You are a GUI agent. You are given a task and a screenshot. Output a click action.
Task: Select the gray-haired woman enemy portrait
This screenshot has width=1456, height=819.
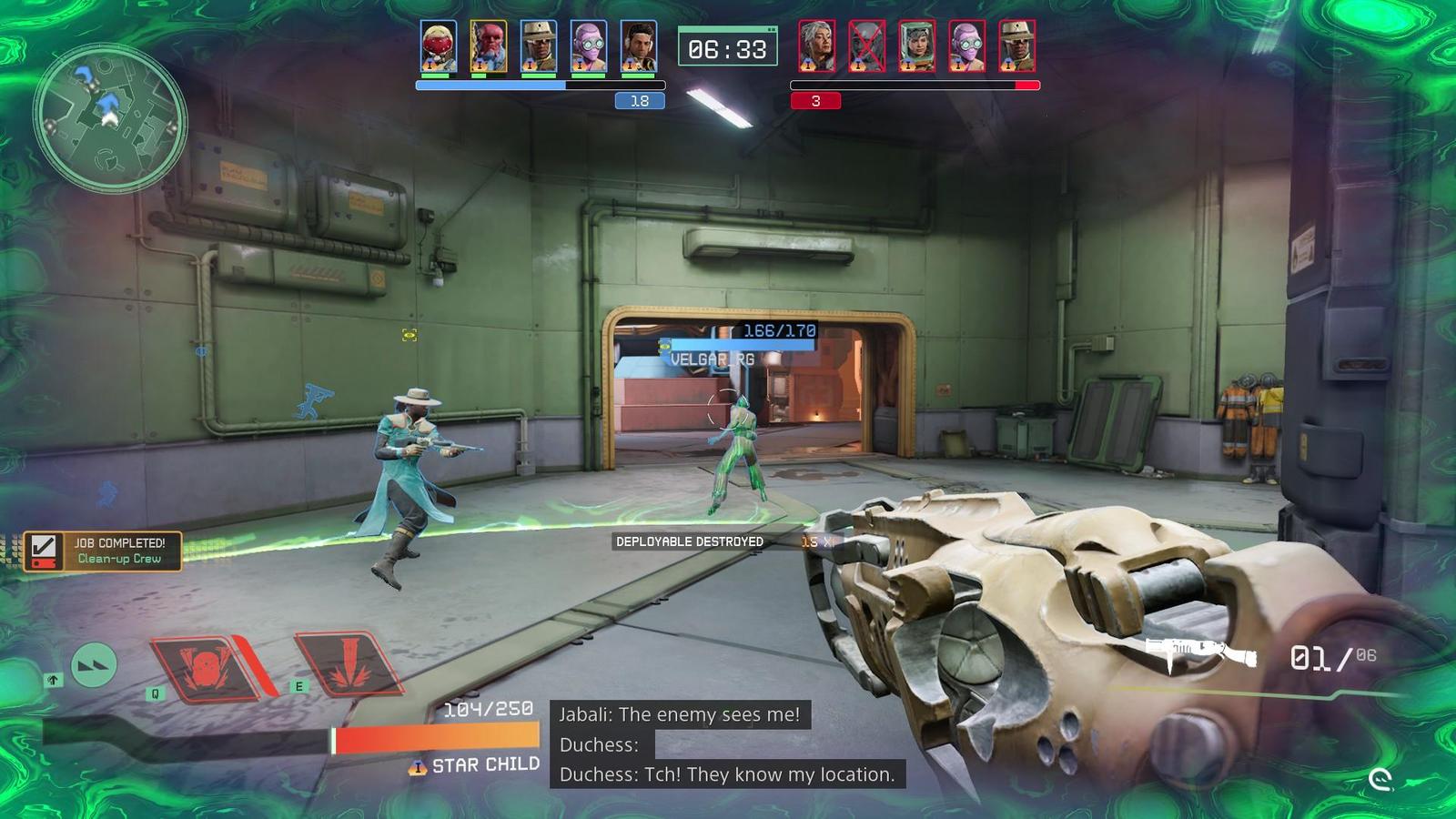coord(816,47)
